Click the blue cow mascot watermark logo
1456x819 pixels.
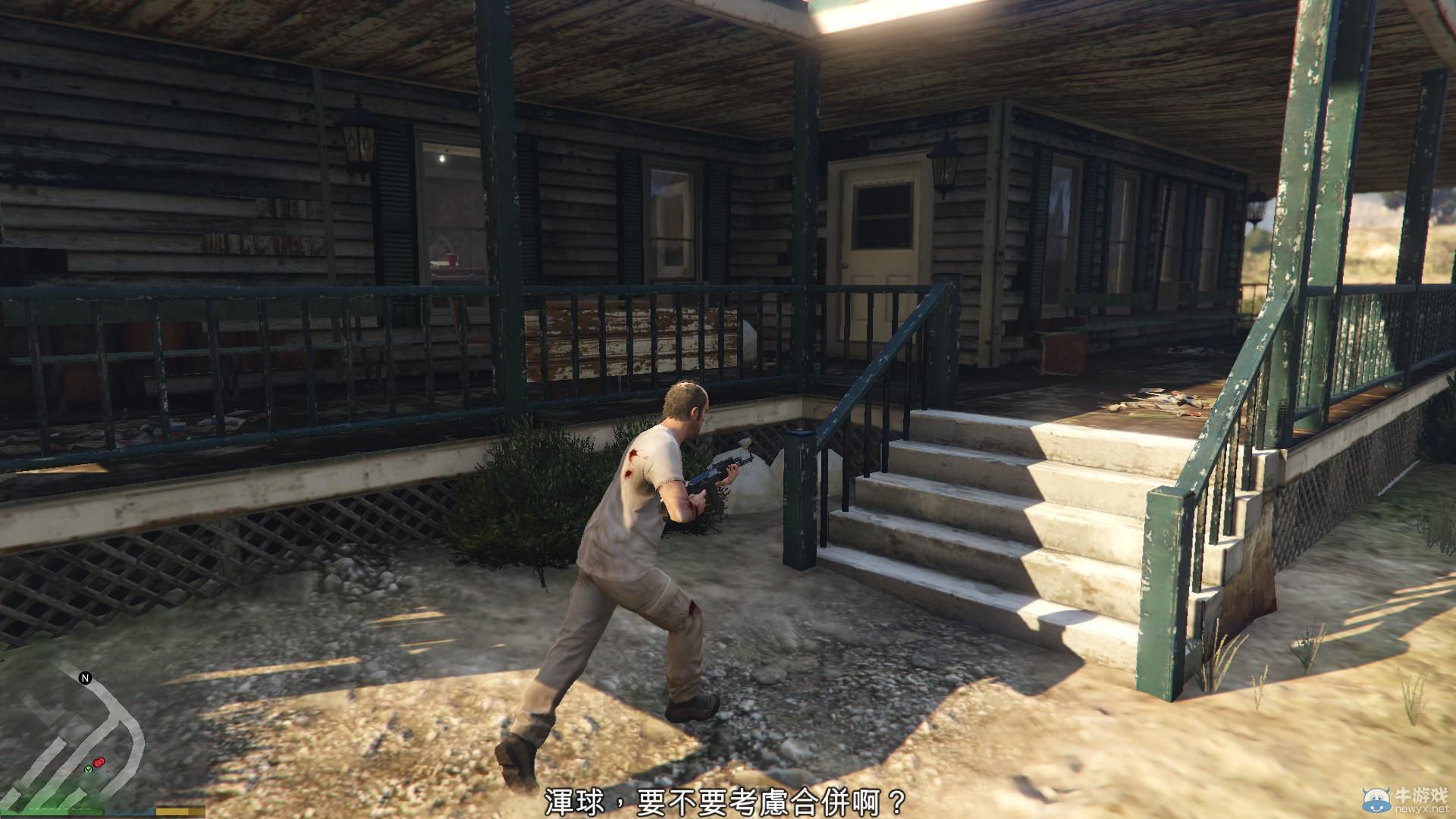pyautogui.click(x=1377, y=799)
